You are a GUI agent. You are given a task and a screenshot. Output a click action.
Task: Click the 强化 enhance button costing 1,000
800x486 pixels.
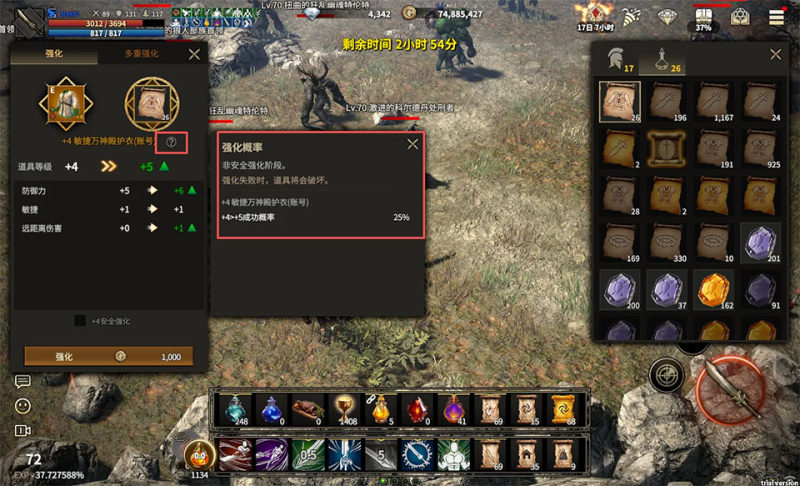108,356
